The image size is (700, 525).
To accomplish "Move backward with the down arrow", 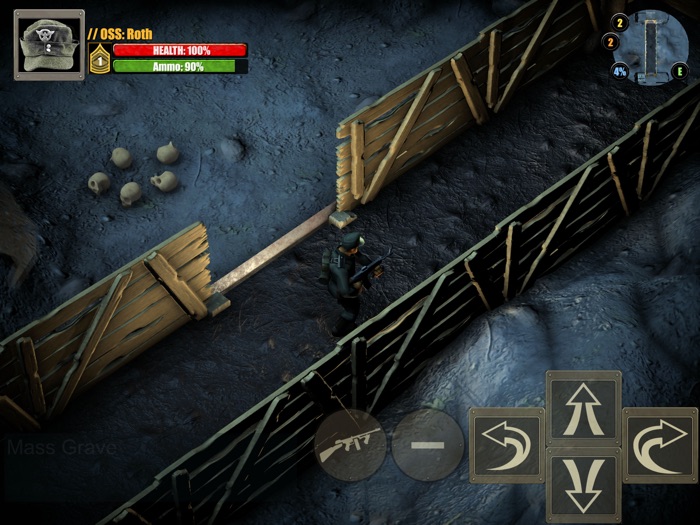I will [x=583, y=484].
